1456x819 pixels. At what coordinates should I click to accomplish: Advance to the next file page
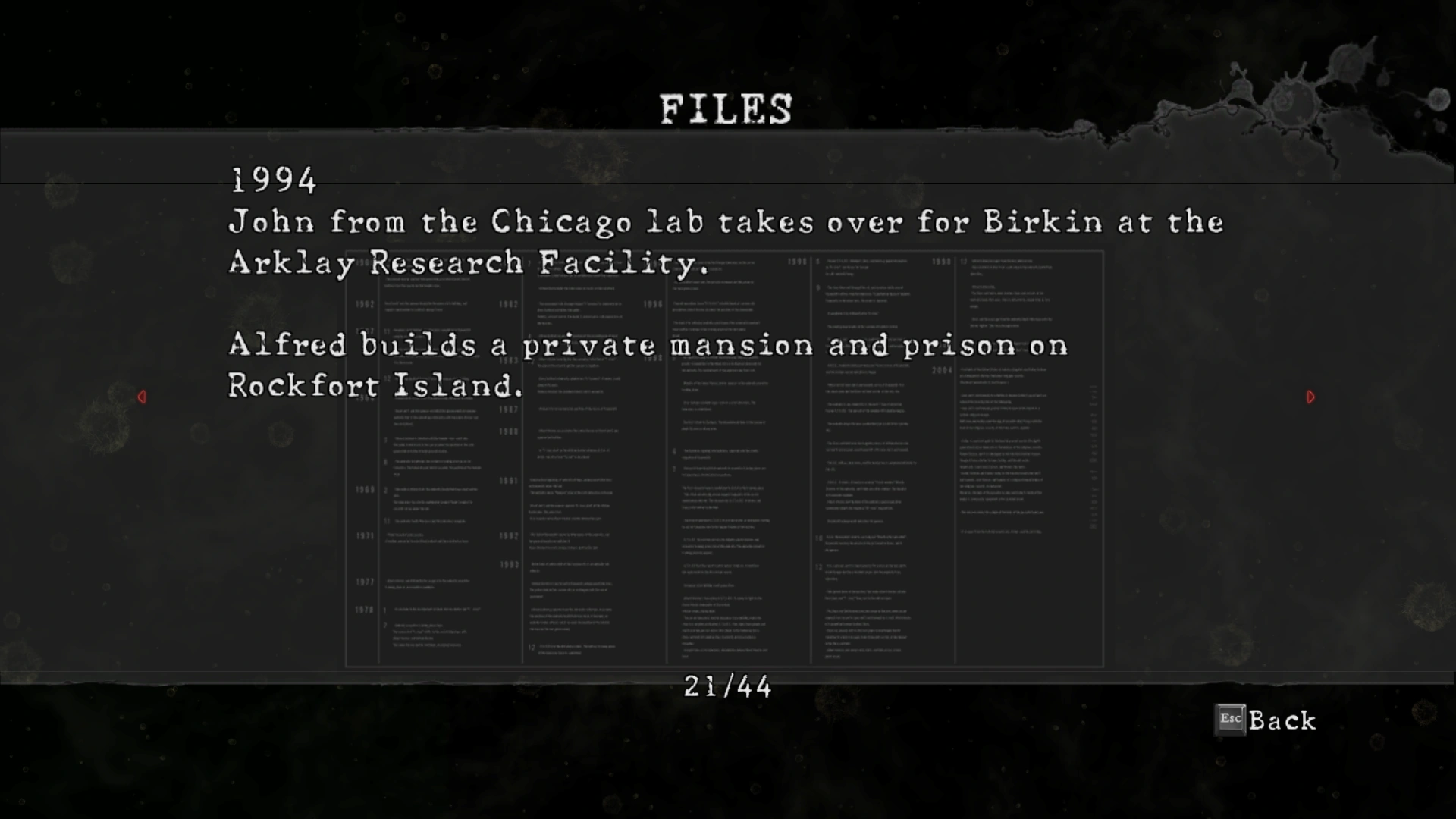[x=1310, y=397]
